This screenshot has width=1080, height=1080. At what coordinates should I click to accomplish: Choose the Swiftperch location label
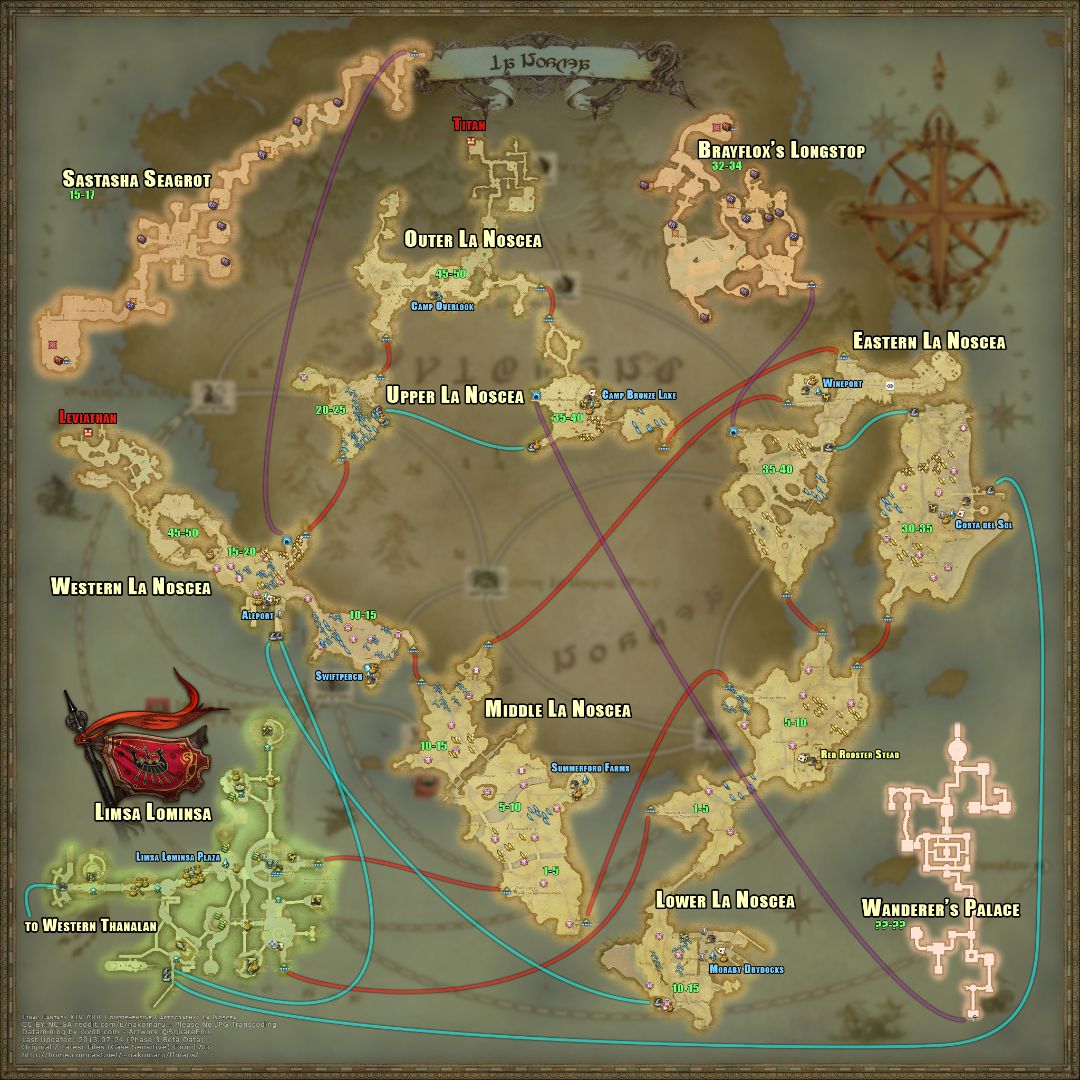pos(338,676)
